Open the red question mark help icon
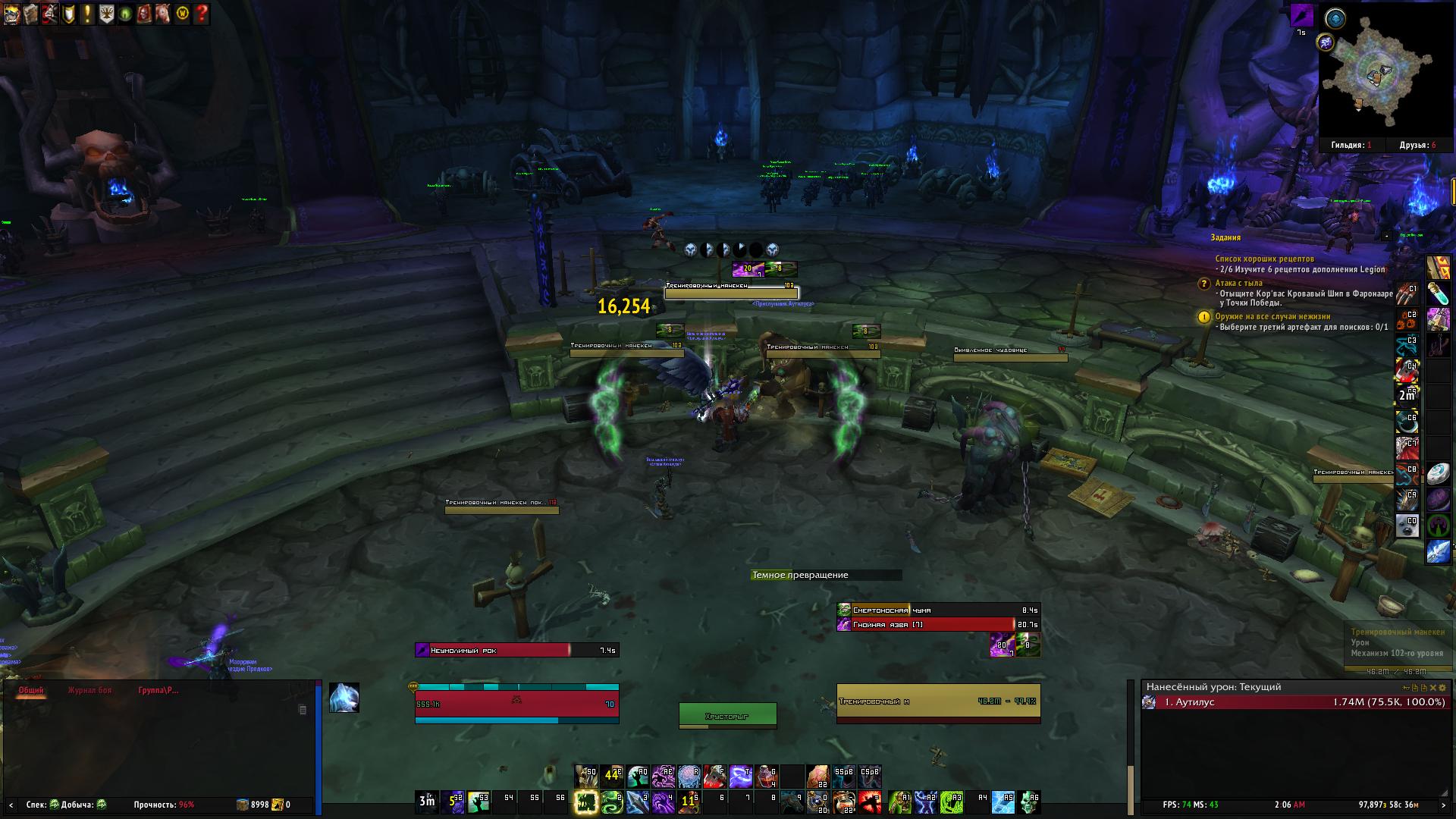The height and width of the screenshot is (819, 1456). 201,13
